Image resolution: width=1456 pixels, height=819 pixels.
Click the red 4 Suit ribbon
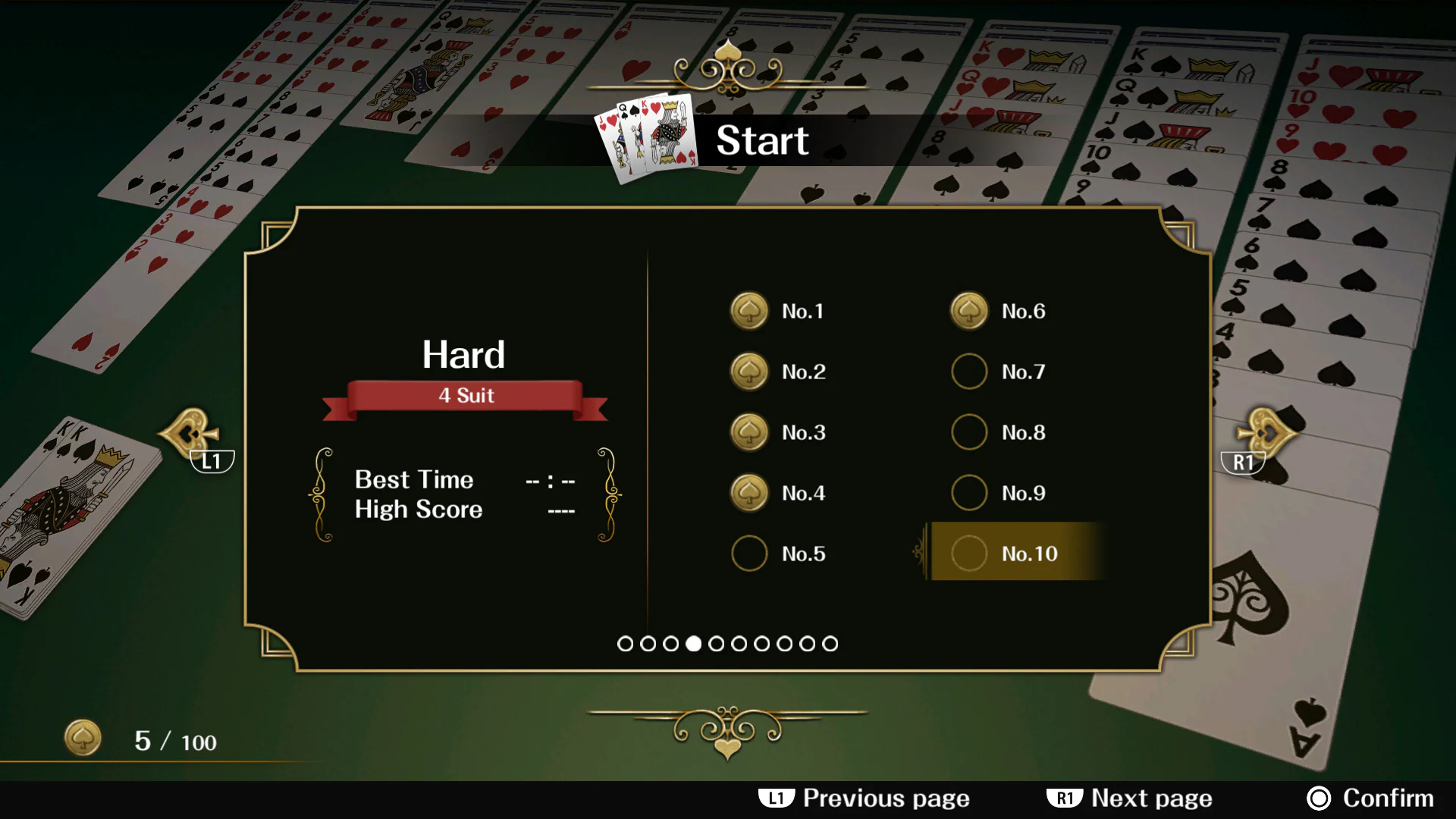point(465,395)
